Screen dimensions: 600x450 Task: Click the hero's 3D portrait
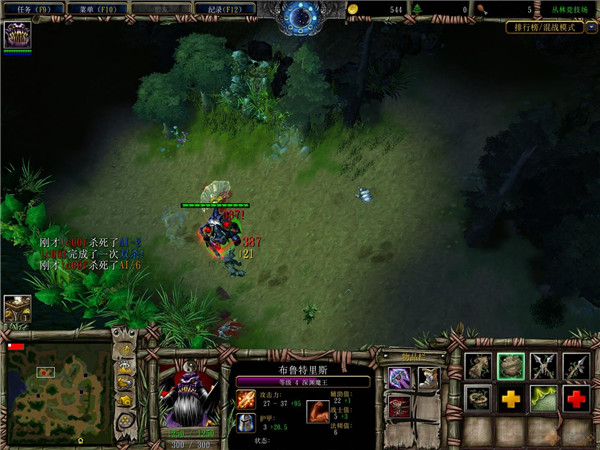(189, 391)
